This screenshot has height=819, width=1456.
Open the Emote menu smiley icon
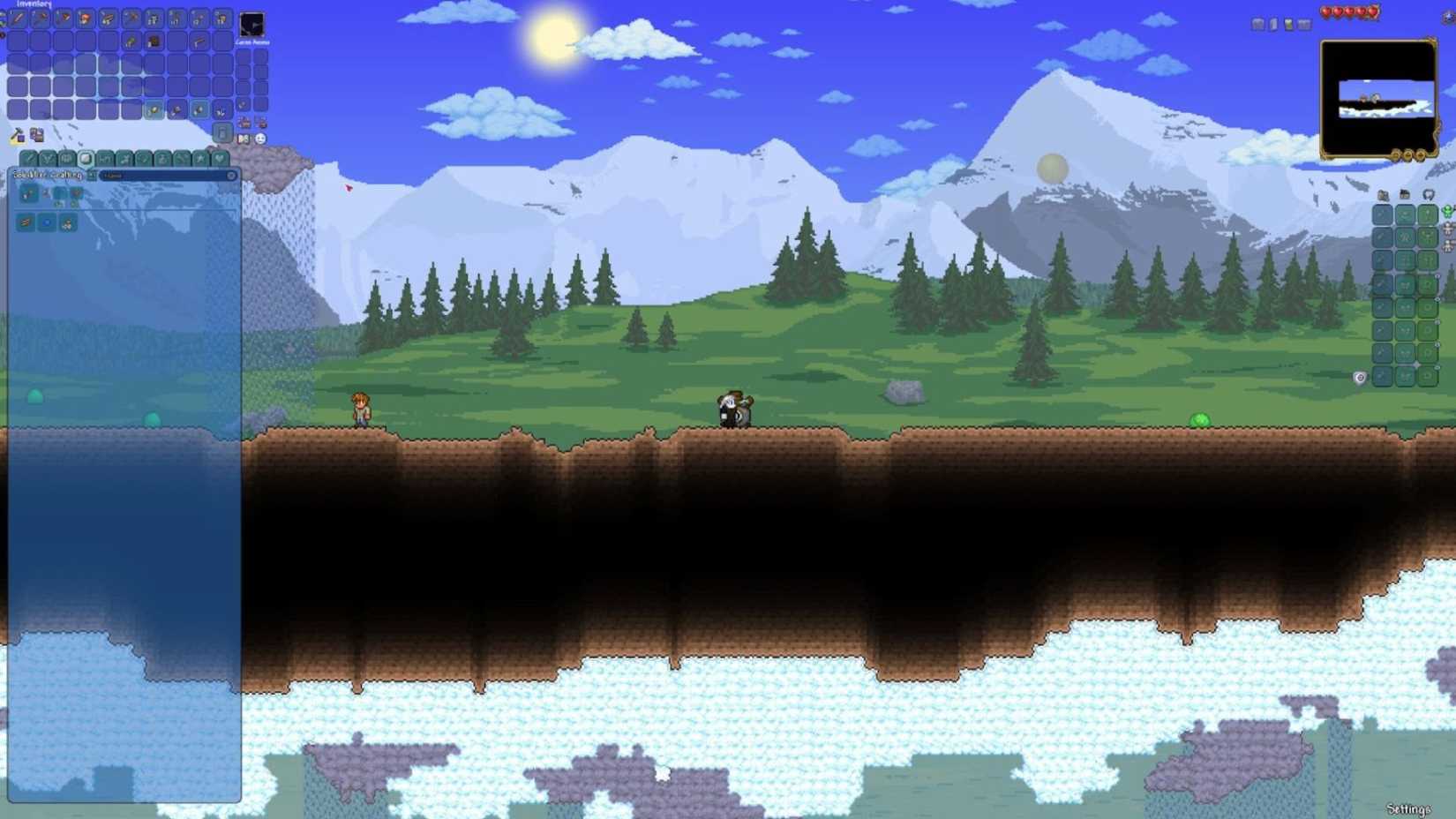click(261, 140)
